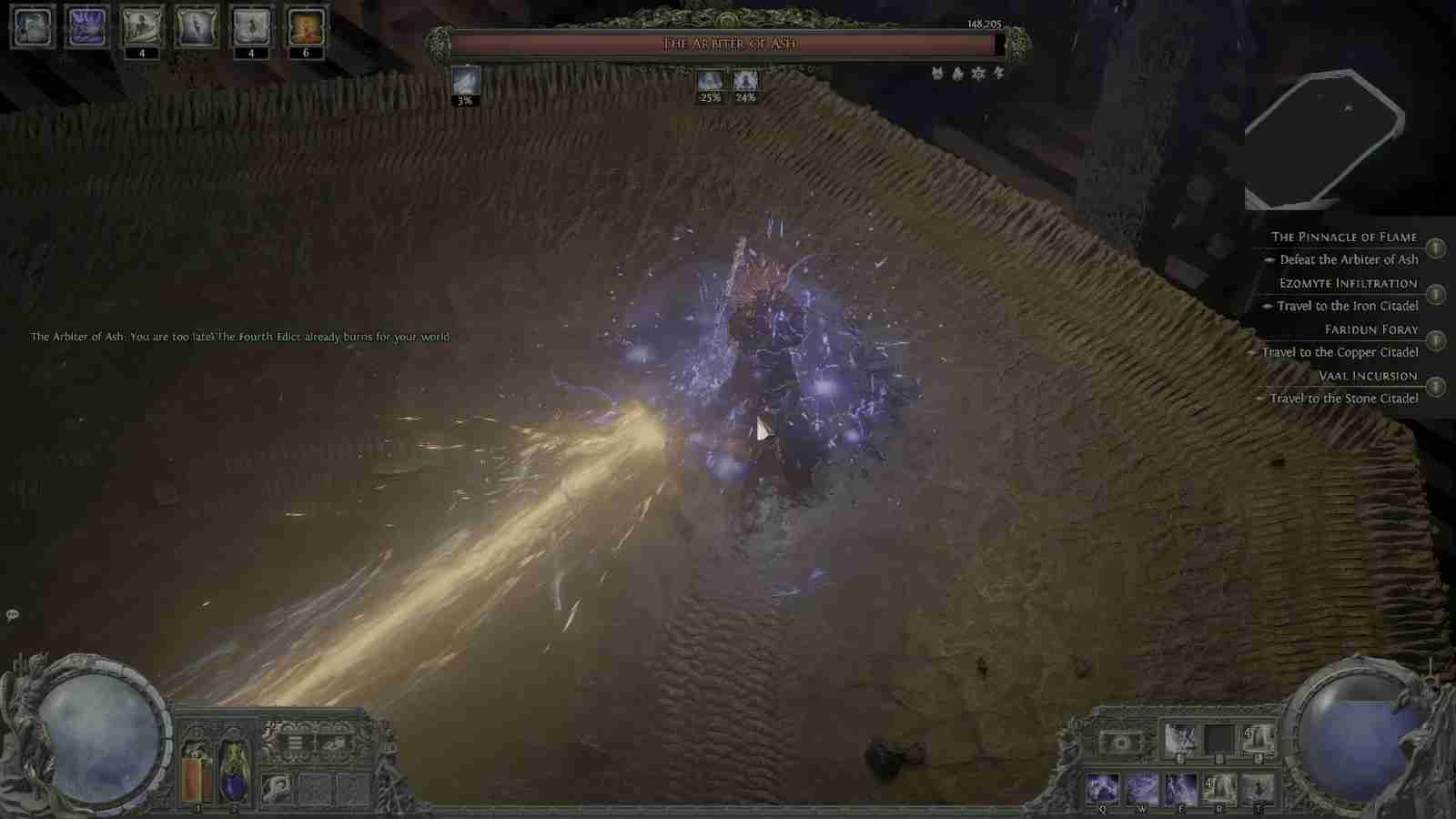Expand the Defeat the Arbiter of Ash objective
Image resolution: width=1456 pixels, height=819 pixels.
1349,259
